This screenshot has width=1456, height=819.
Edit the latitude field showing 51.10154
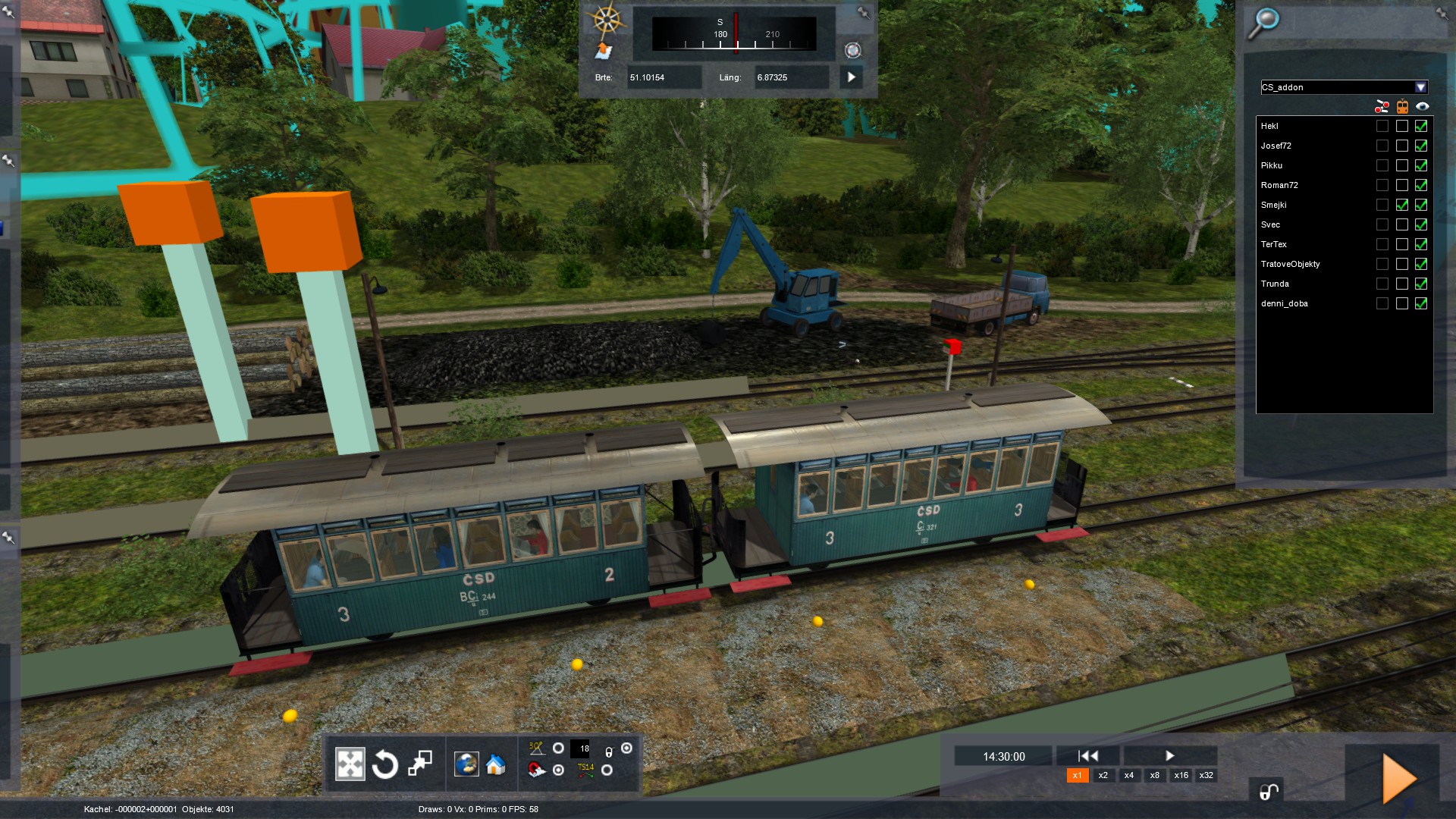pyautogui.click(x=664, y=77)
